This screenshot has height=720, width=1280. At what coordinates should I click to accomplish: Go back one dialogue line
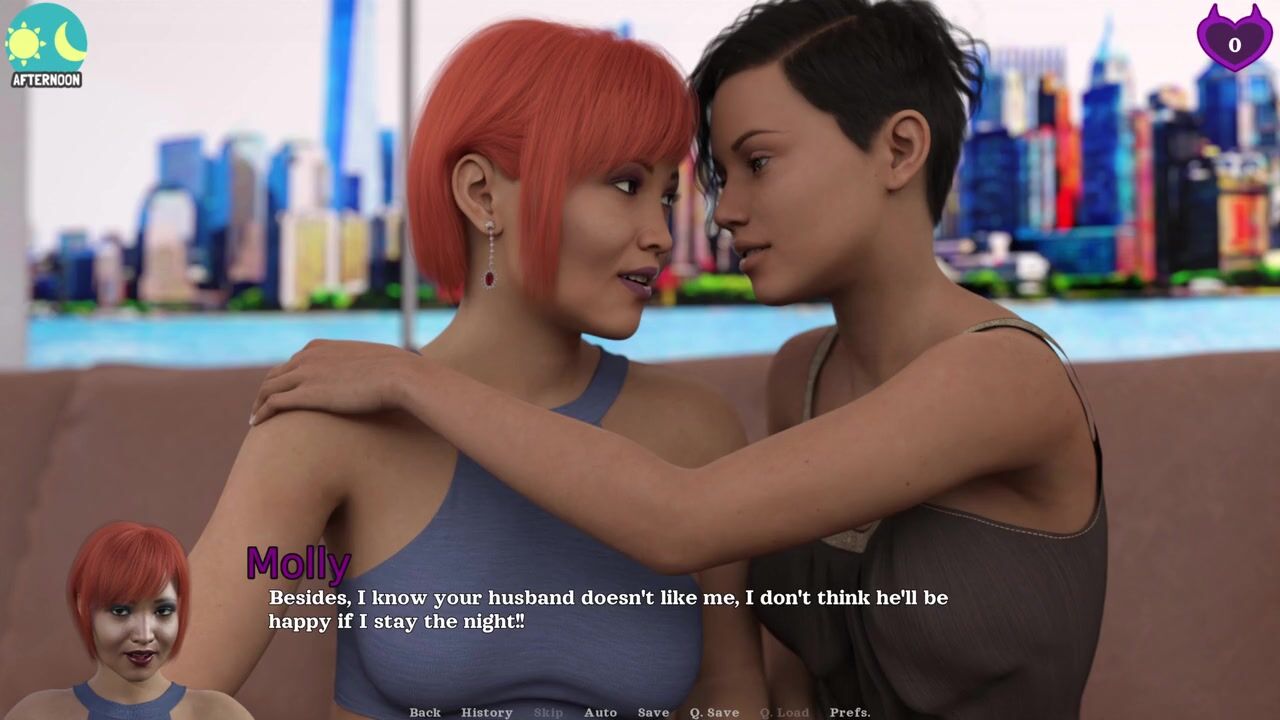tap(425, 712)
